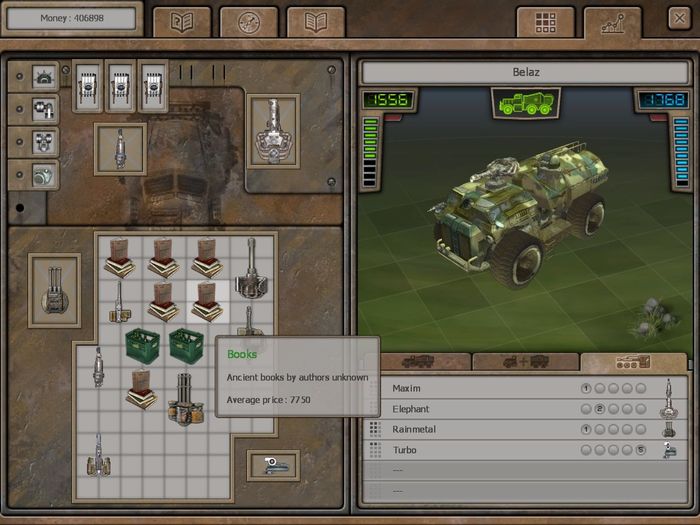Select the barrel-cluster item in cargo grid
Image resolution: width=700 pixels, height=525 pixels.
(184, 395)
